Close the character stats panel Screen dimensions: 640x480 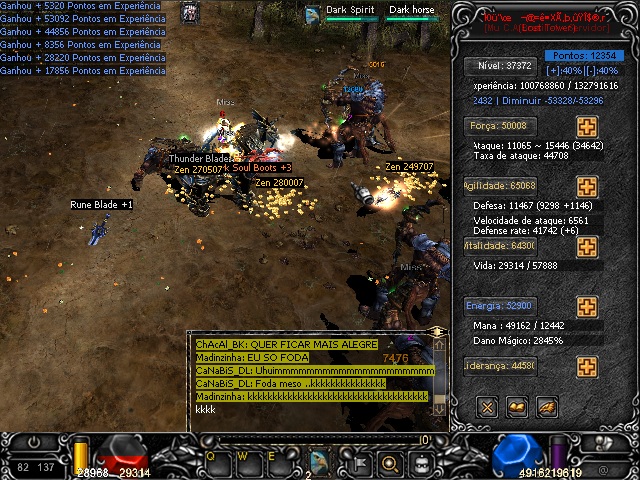point(487,406)
